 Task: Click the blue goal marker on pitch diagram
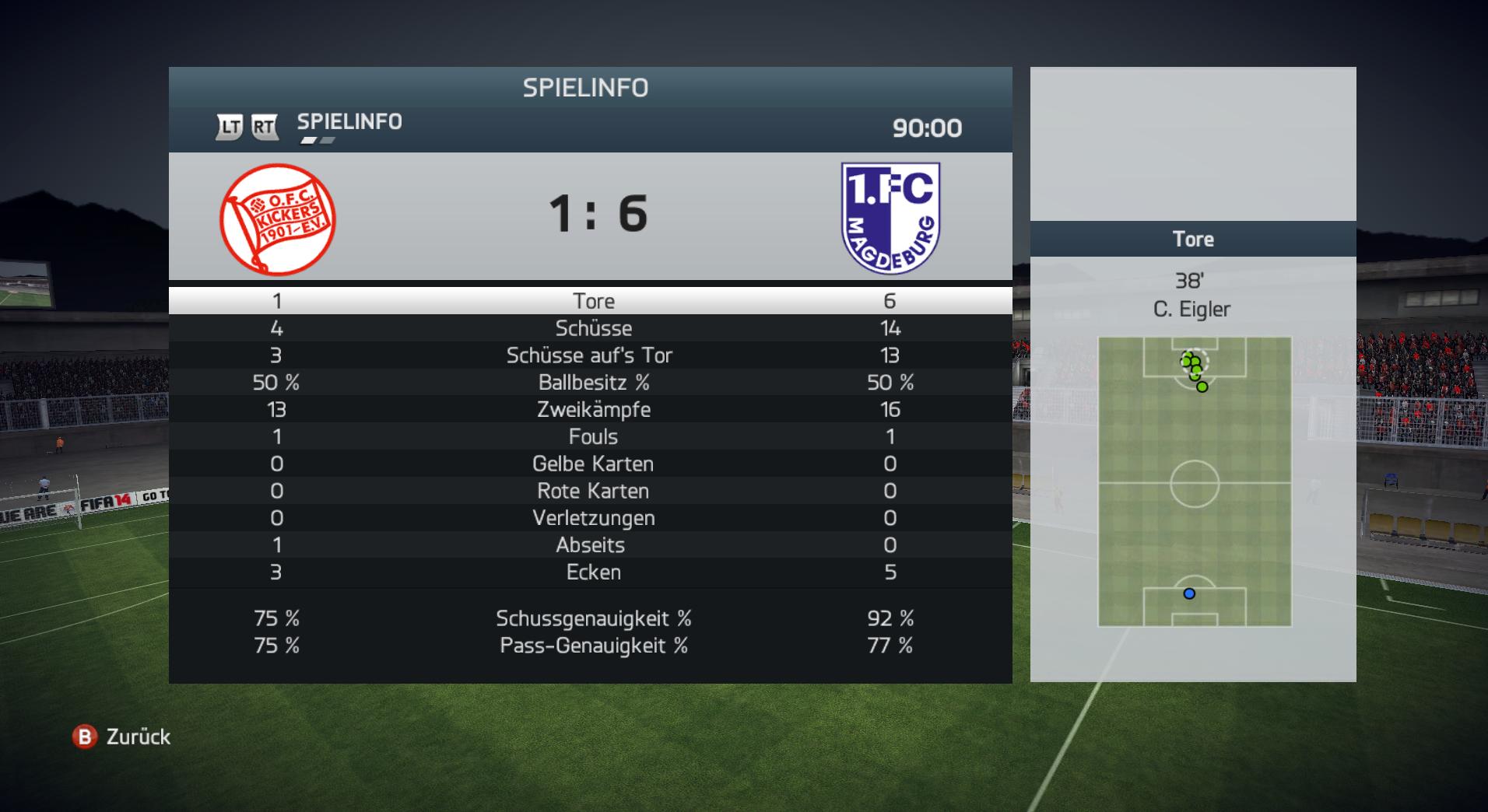[x=1189, y=593]
